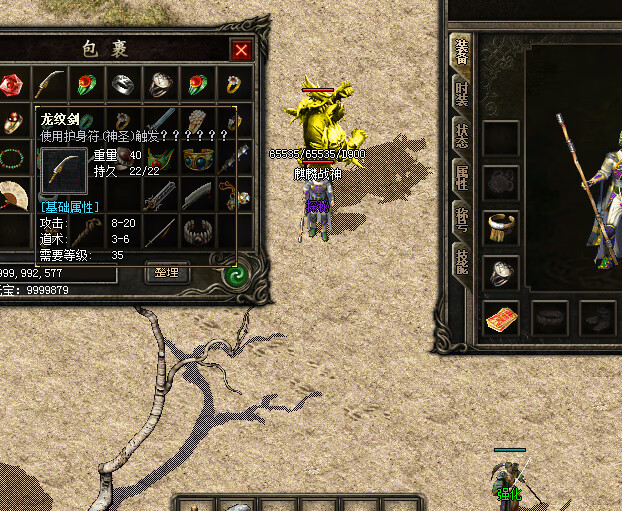Close the 包裹 bag window
Viewport: 622px width, 511px height.
pyautogui.click(x=241, y=50)
